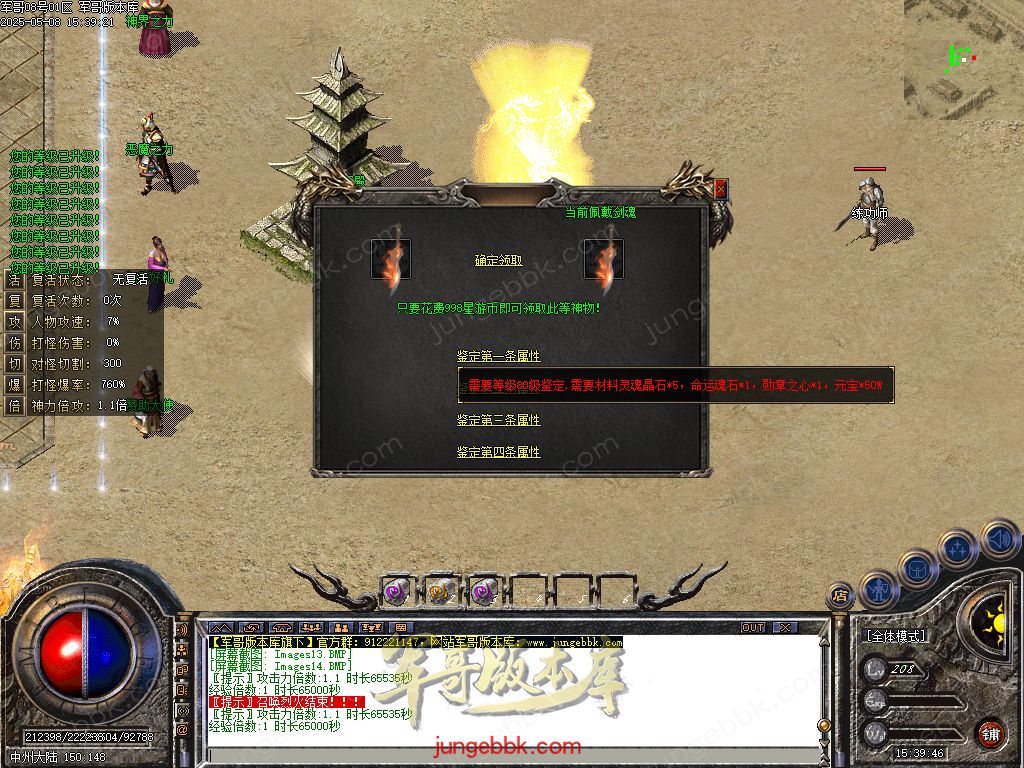The width and height of the screenshot is (1024, 768).
Task: Open the 店 shop button
Action: coord(840,597)
